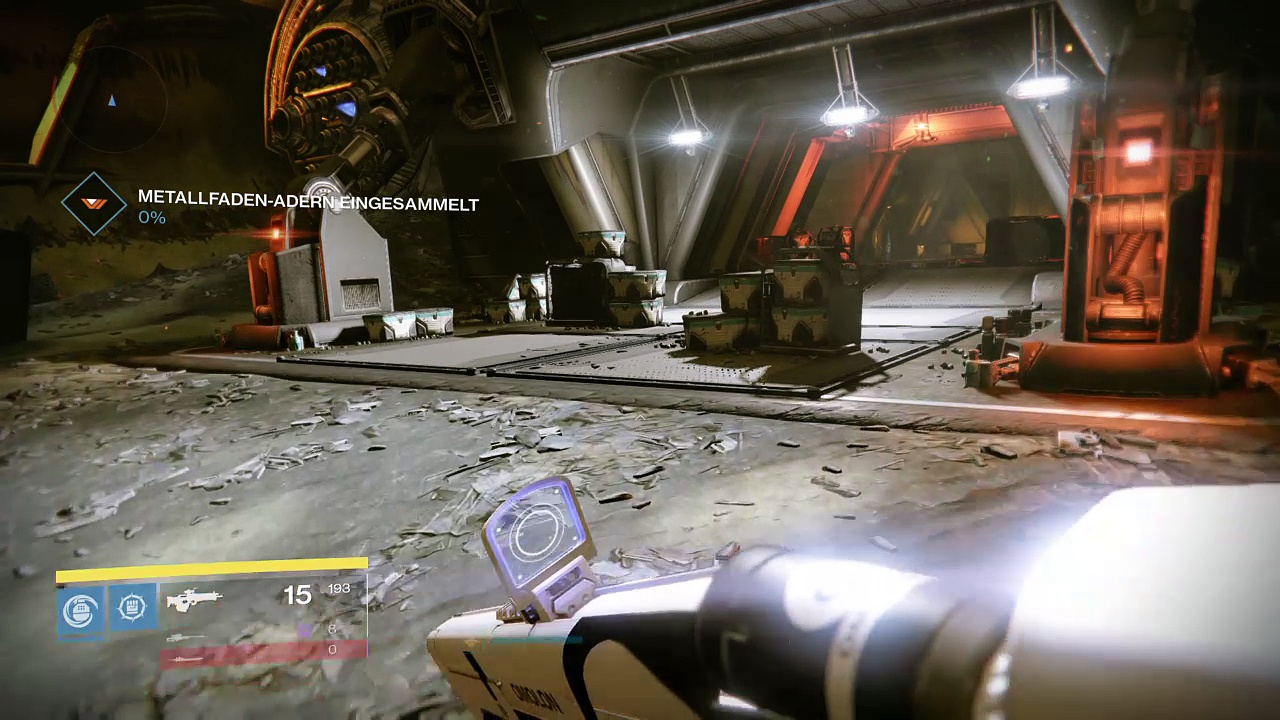1280x720 pixels.
Task: Open the Metallfaden-Adern objective tracker
Action: [308, 204]
